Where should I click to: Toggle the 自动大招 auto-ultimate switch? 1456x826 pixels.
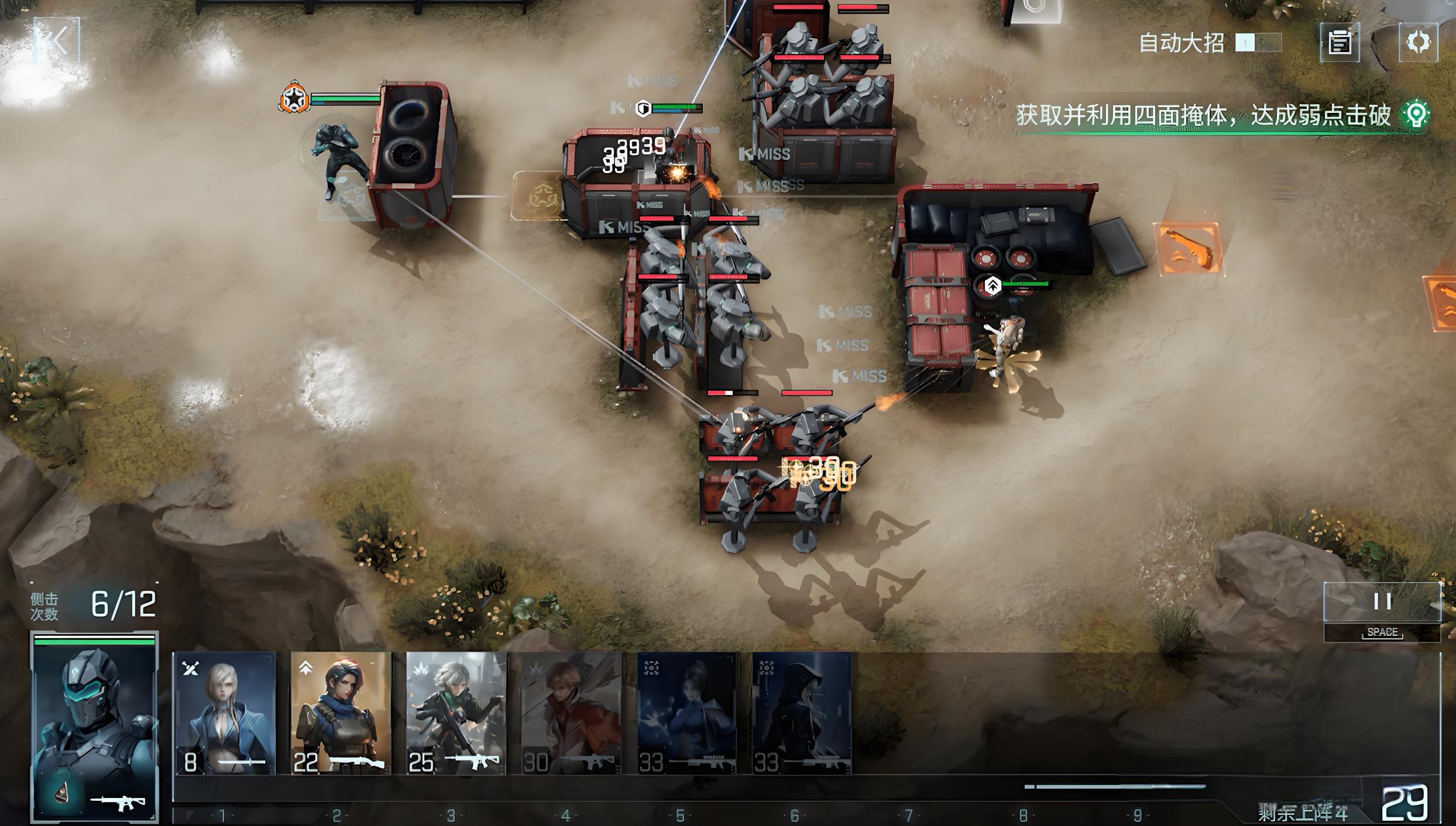tap(1258, 43)
